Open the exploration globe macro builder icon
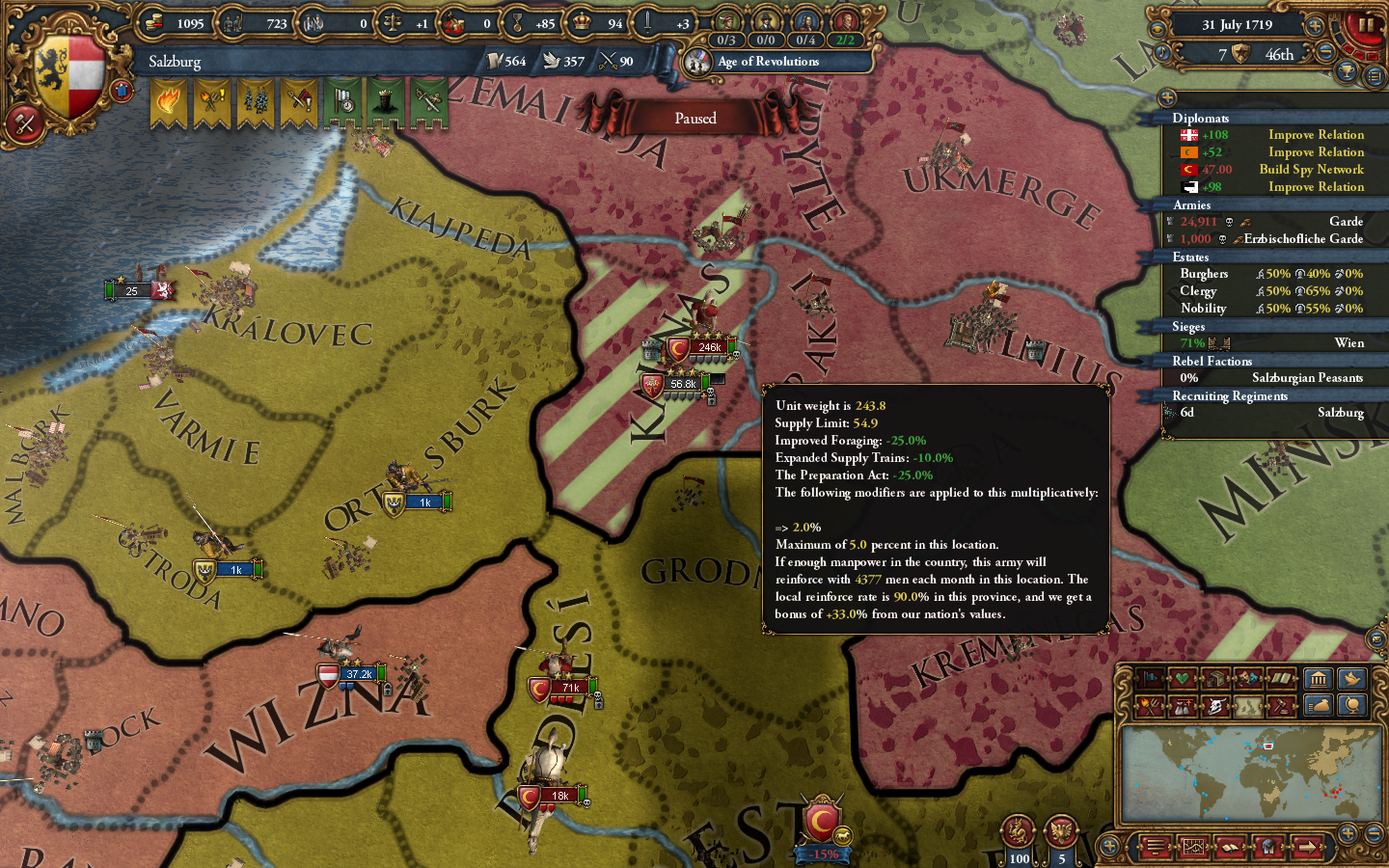Image resolution: width=1389 pixels, height=868 pixels. (1352, 706)
